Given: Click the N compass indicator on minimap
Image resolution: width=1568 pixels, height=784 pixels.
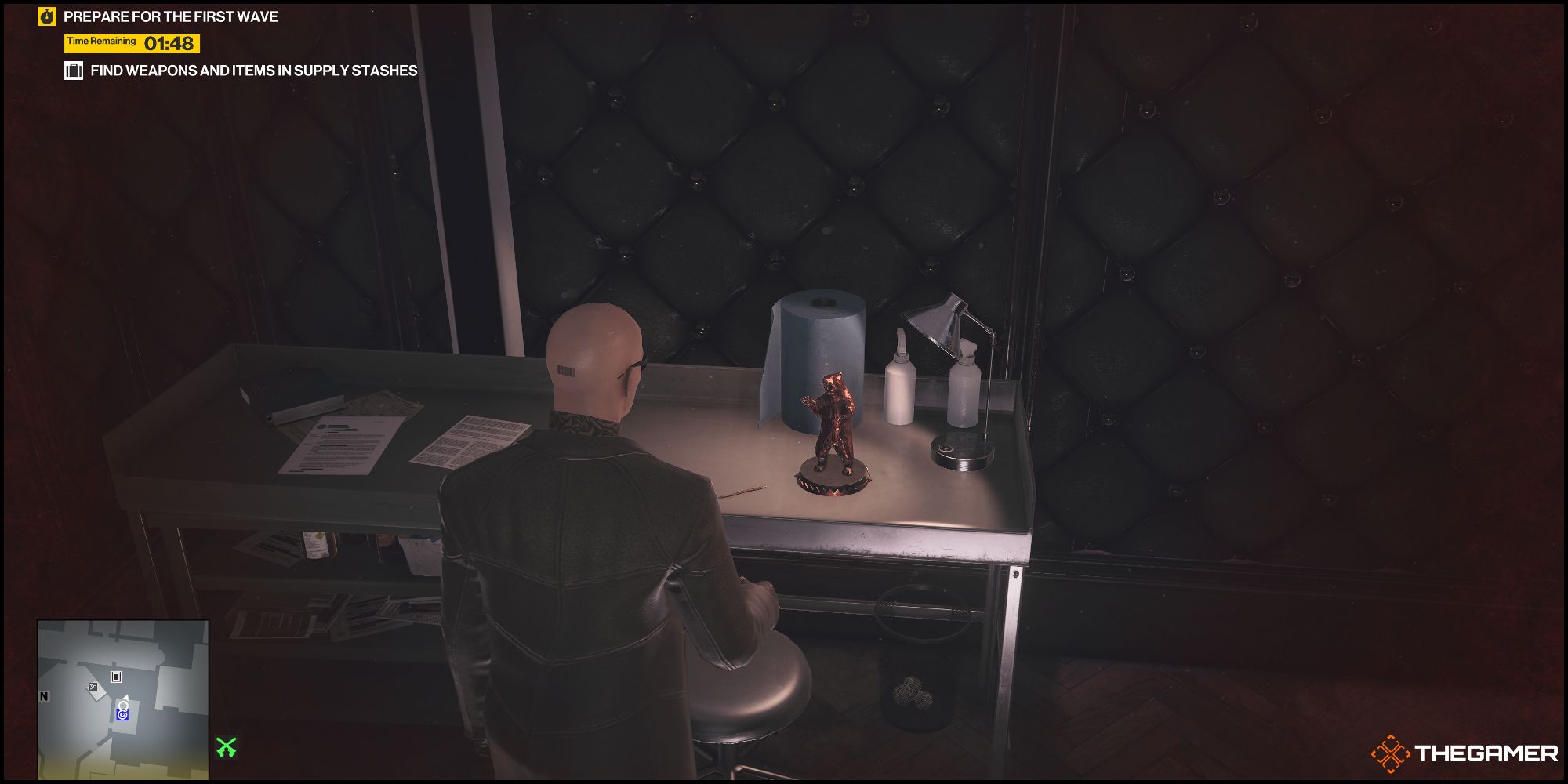Looking at the screenshot, I should (44, 696).
